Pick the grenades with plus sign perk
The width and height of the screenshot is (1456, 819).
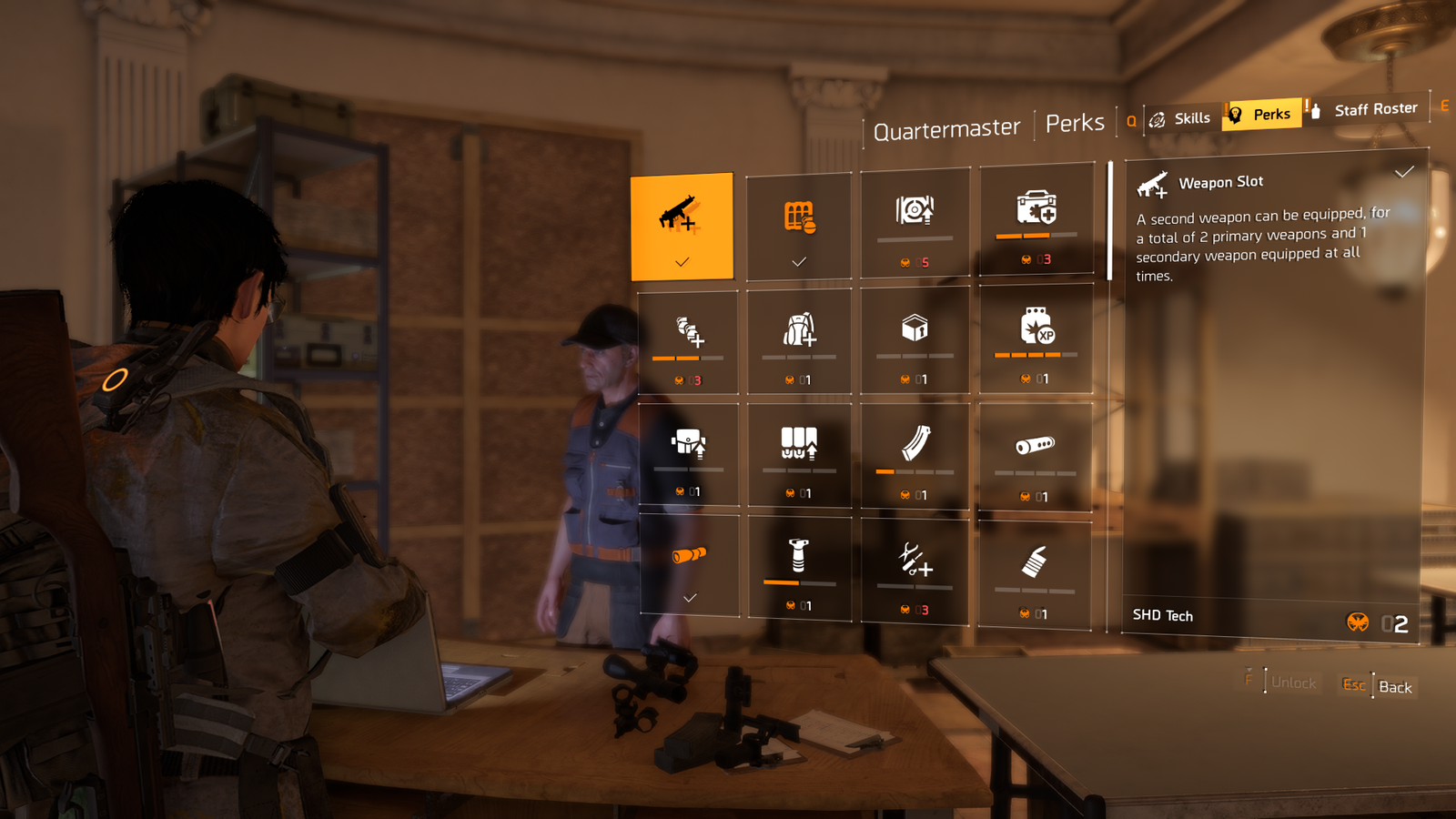(x=689, y=343)
